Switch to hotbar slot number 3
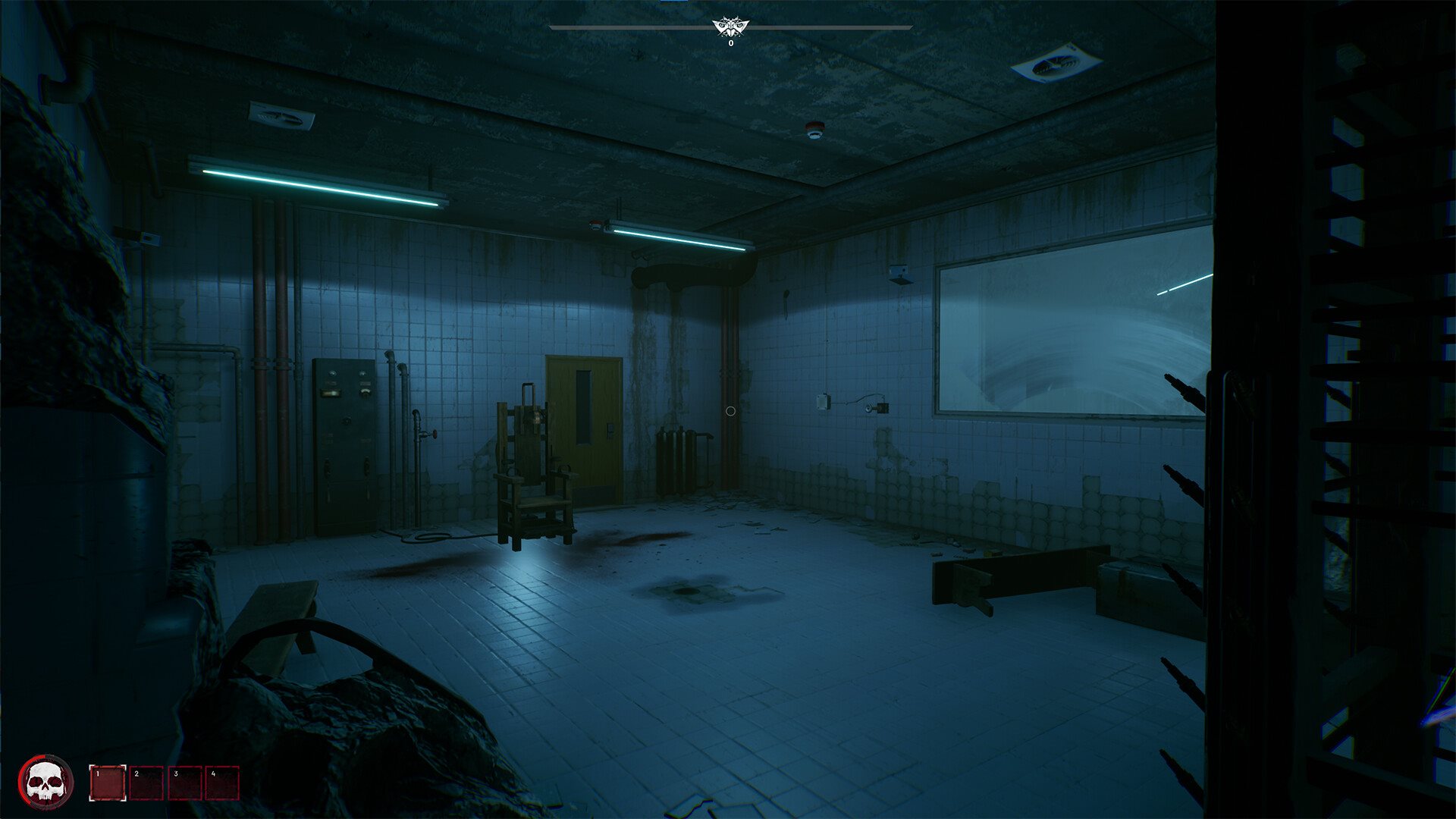This screenshot has height=819, width=1456. point(185,783)
